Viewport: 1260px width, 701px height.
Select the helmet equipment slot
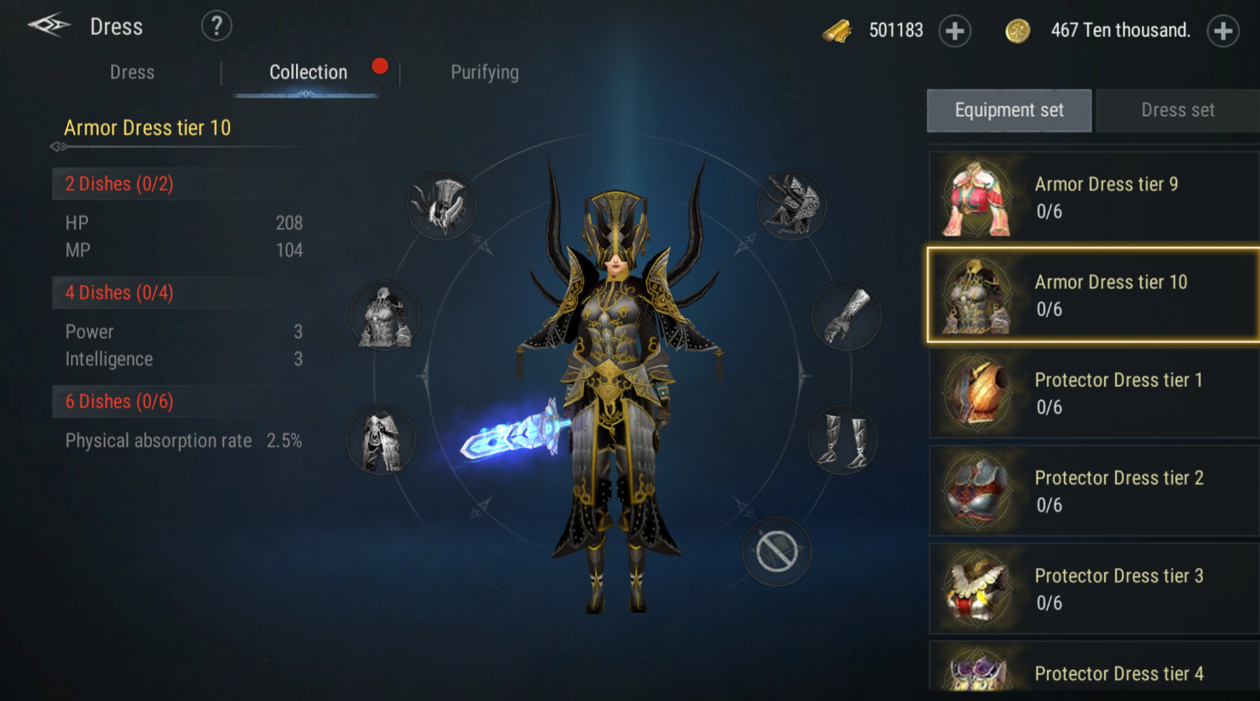point(441,205)
